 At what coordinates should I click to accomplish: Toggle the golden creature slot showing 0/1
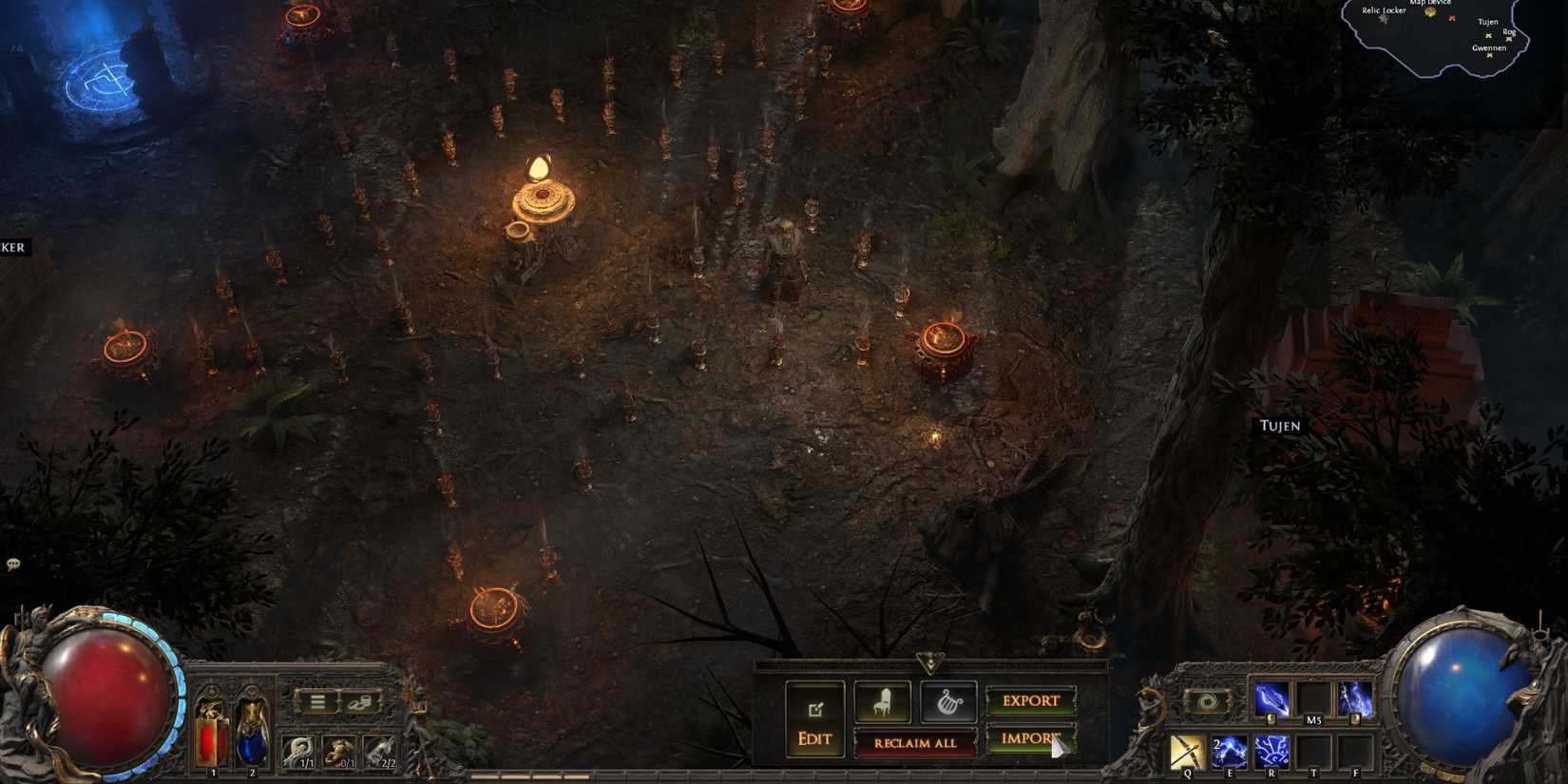pyautogui.click(x=339, y=752)
